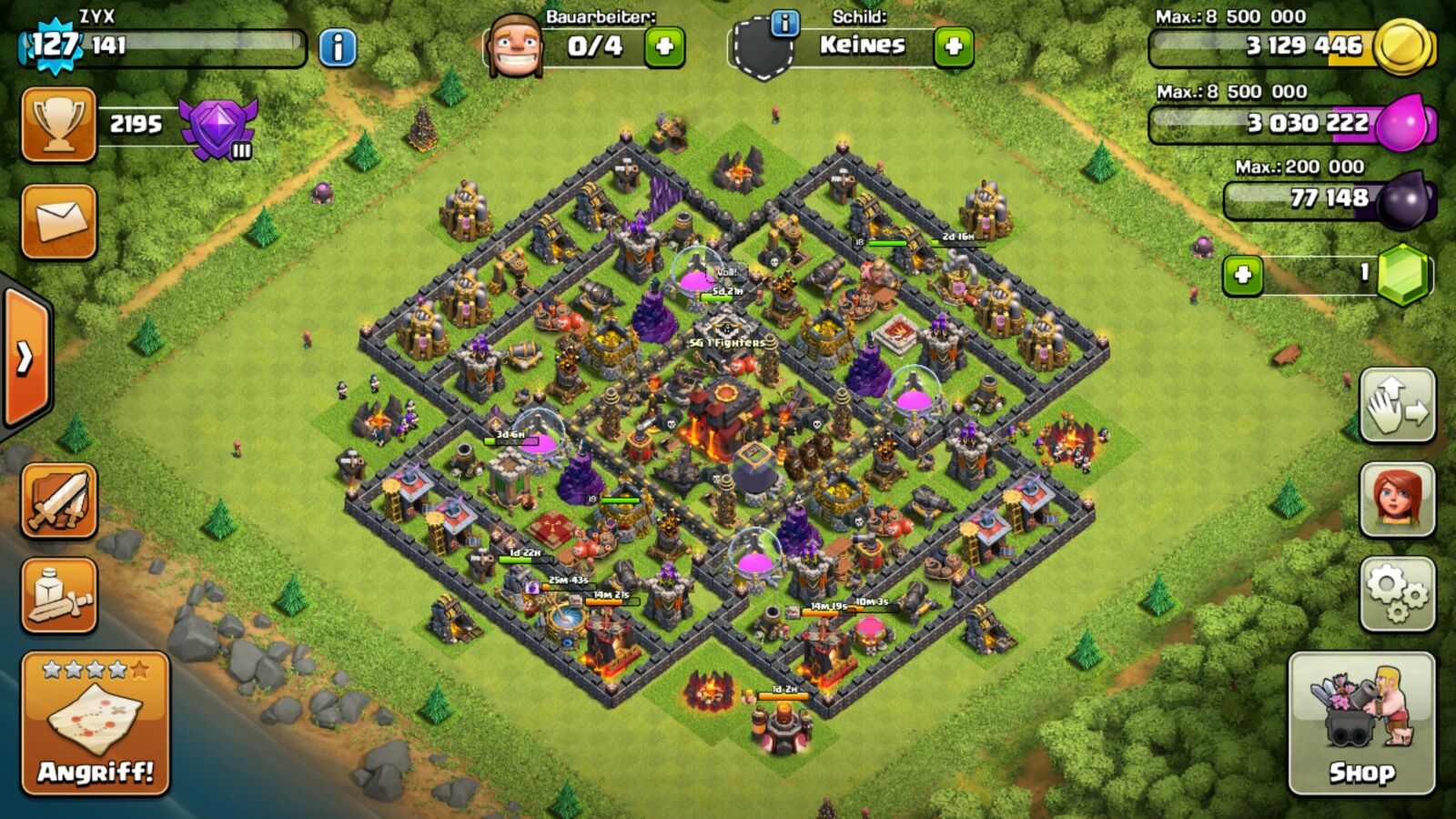
Task: Open the Shop menu
Action: [1361, 723]
